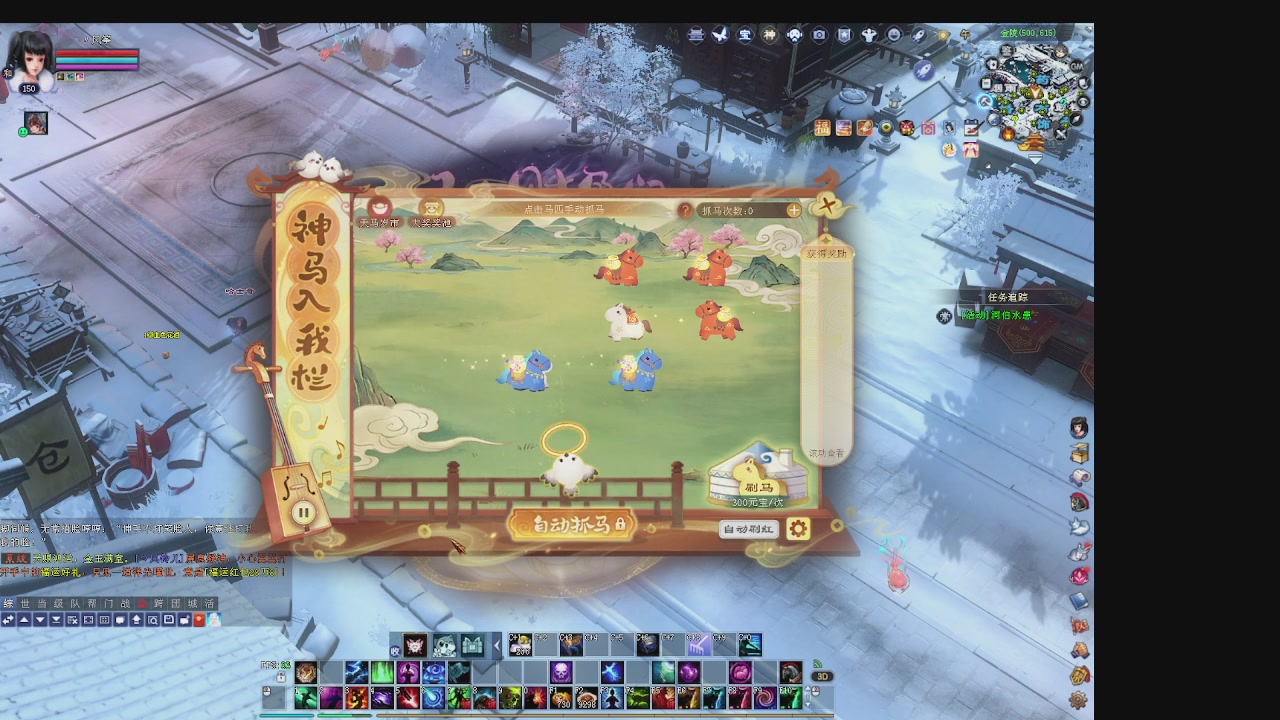Open the screenshot camera icon in the top toolbar

(818, 34)
